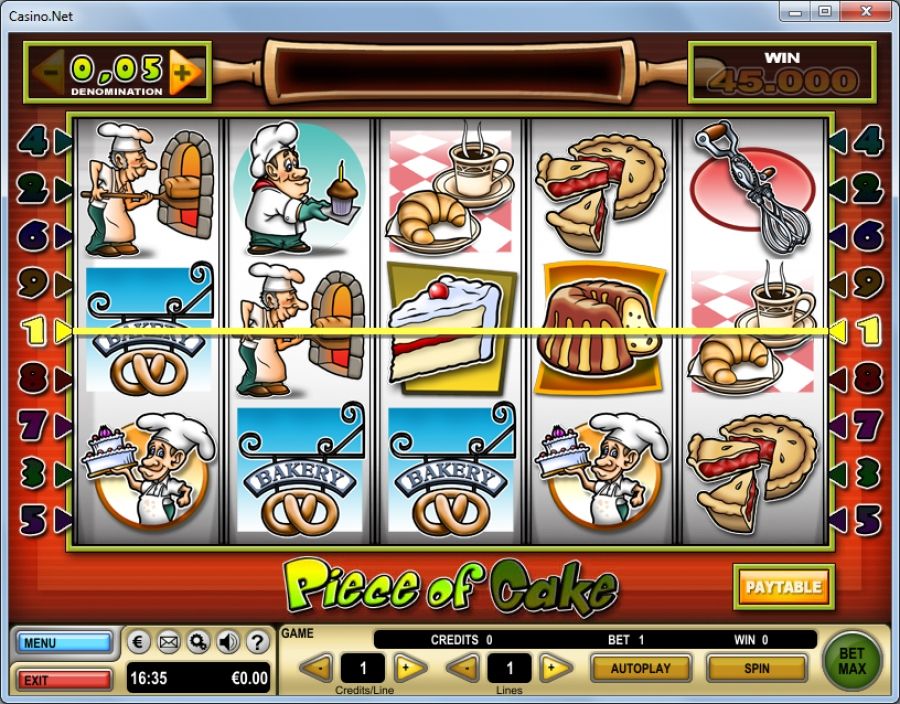Select payline 1 marker on the left
900x704 pixels.
click(38, 330)
